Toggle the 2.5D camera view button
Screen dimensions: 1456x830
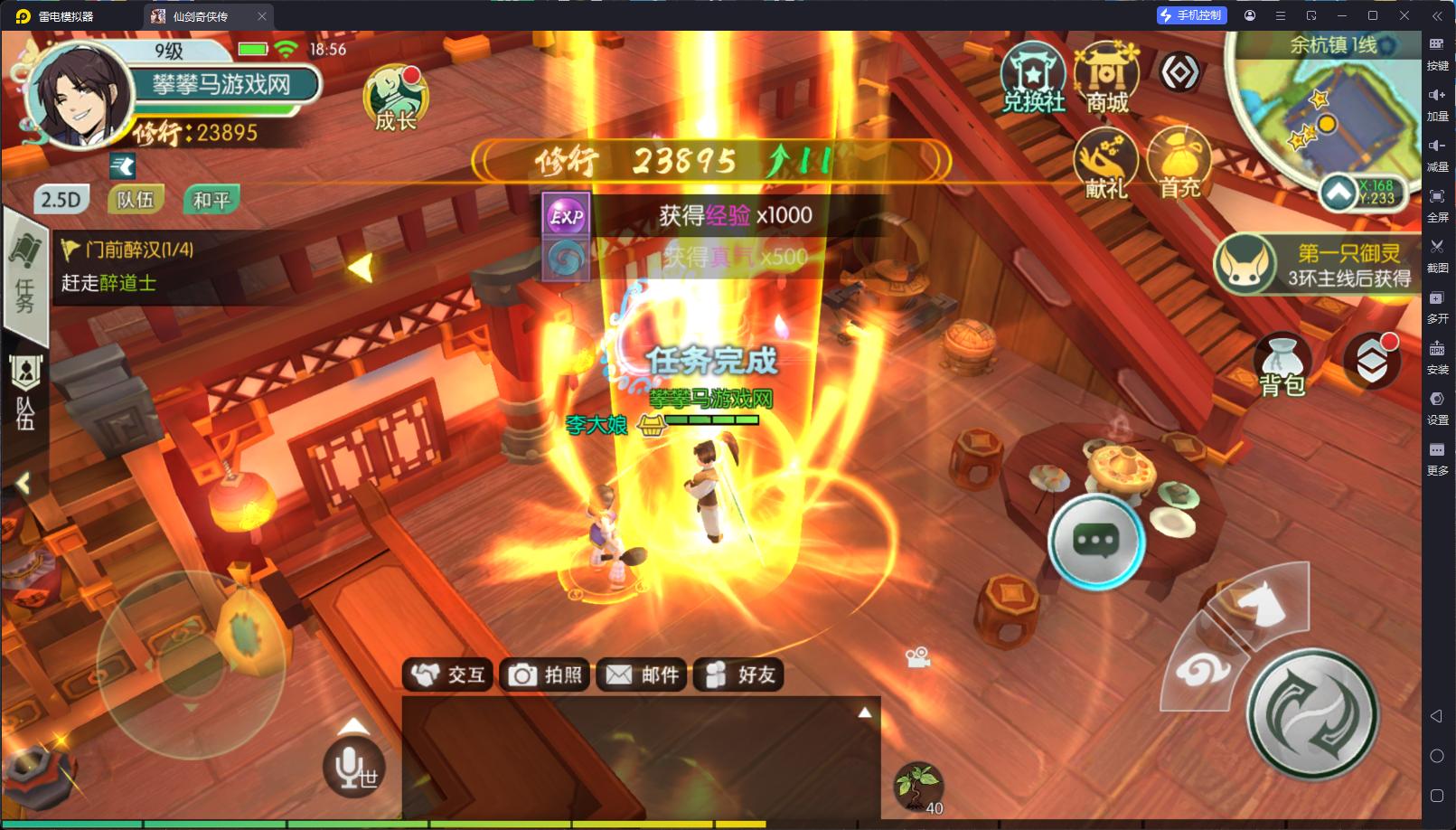pyautogui.click(x=61, y=200)
